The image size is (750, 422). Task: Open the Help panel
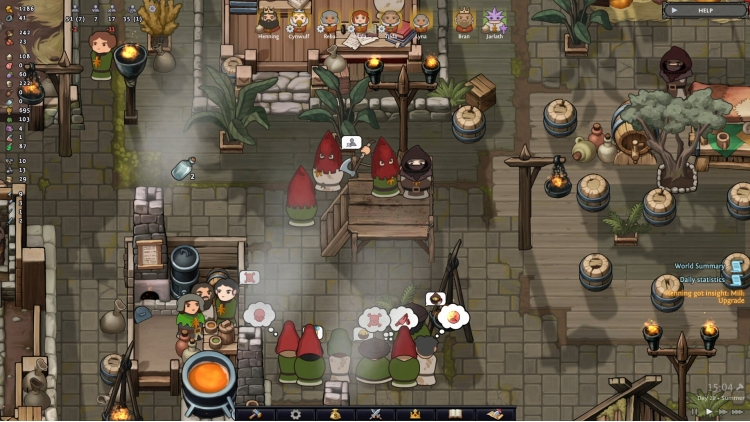pos(703,10)
